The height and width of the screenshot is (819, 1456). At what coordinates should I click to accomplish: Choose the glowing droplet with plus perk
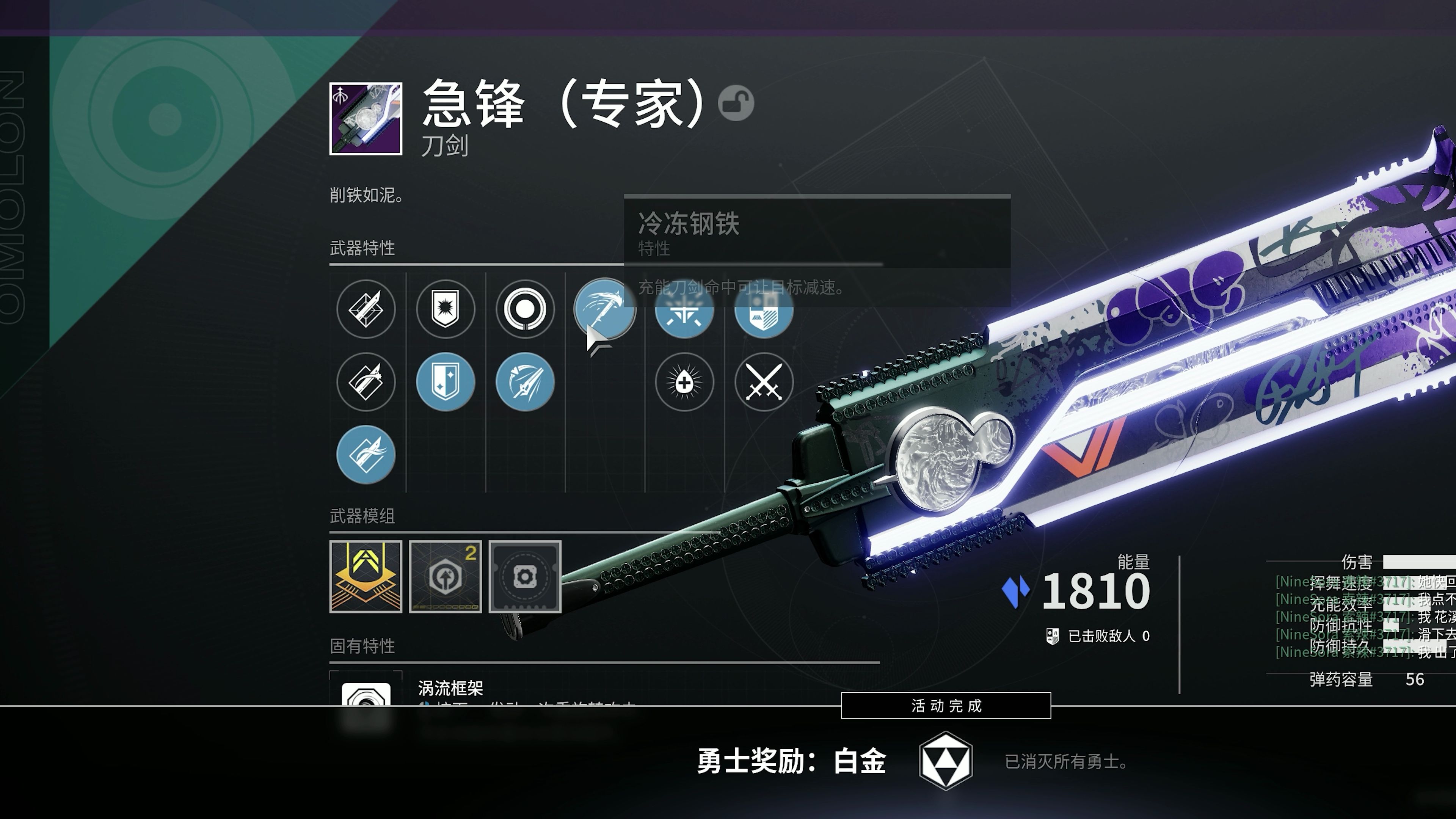pos(684,382)
